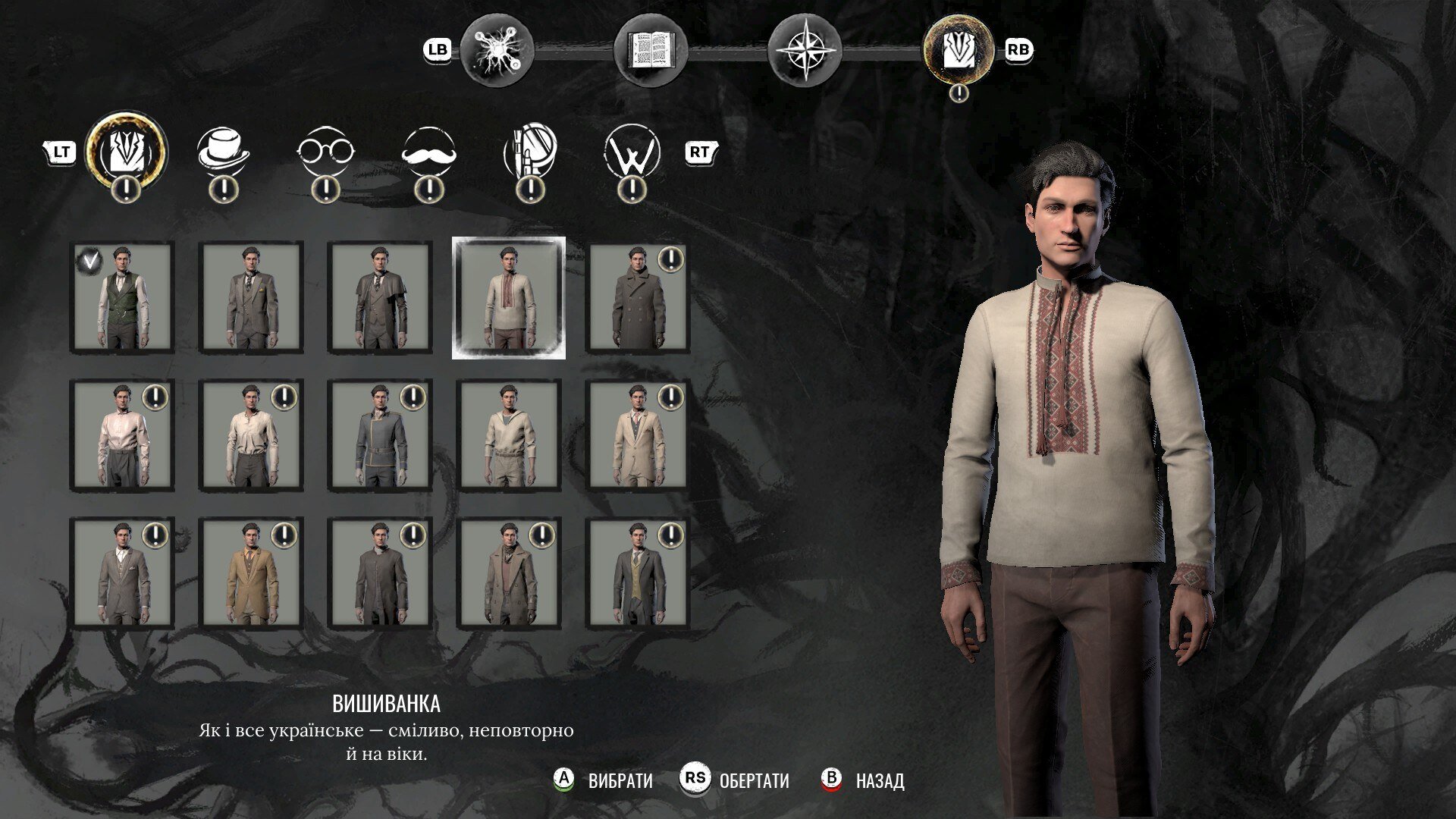
Task: Select the beige light suit outfit
Action: coord(638,436)
